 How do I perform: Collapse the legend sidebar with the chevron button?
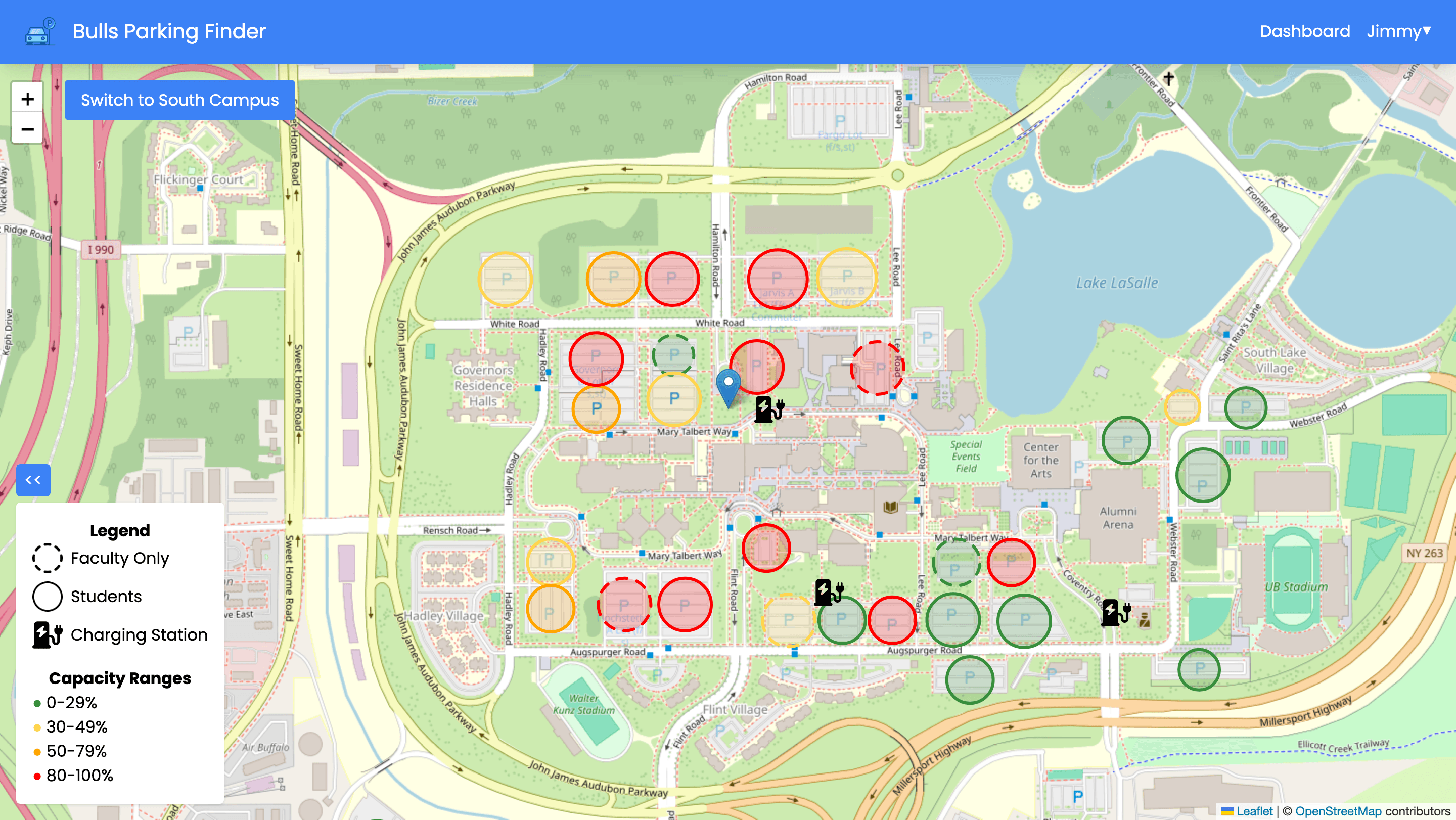(x=33, y=480)
